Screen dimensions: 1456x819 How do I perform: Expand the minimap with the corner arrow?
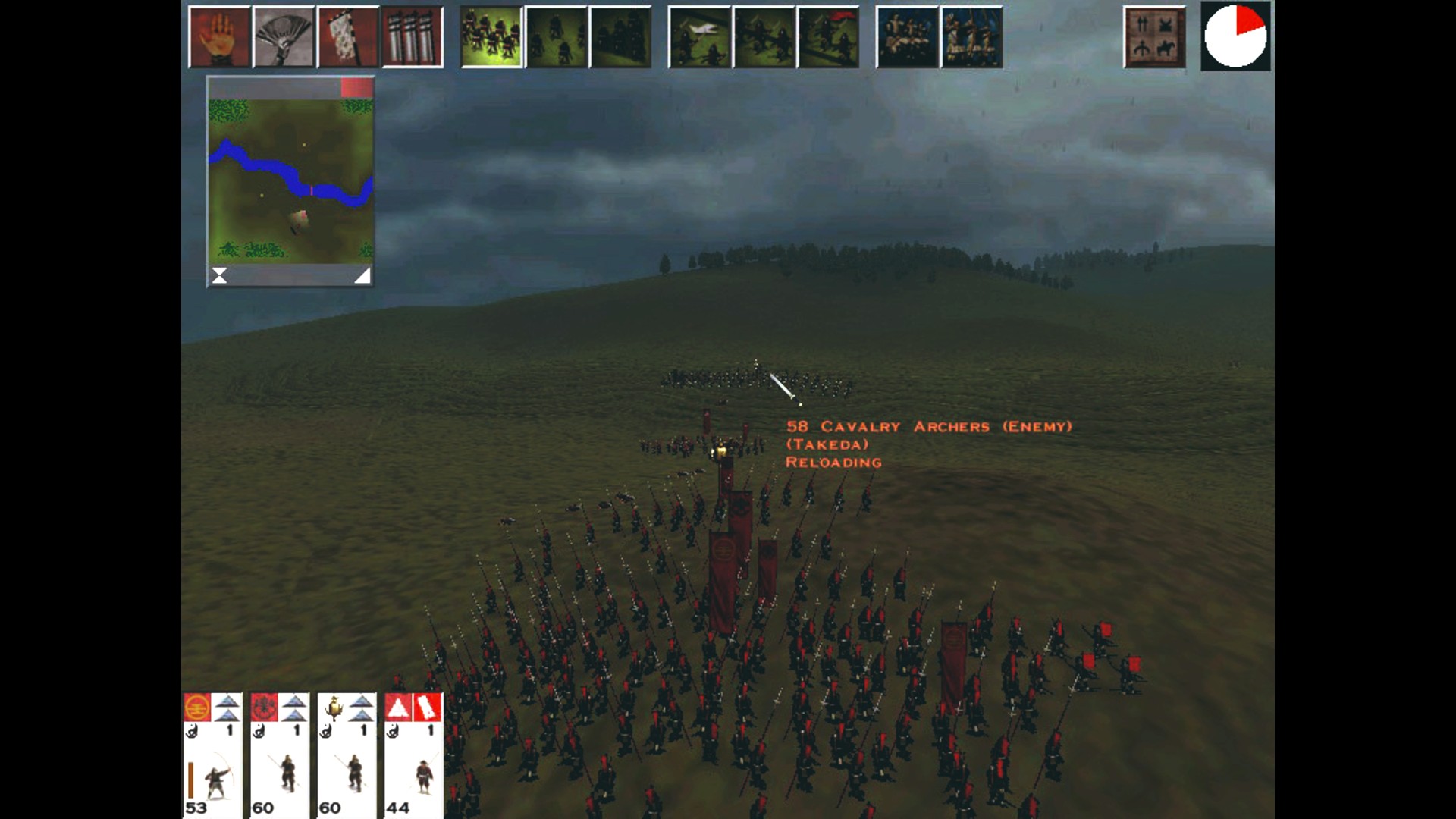coord(362,276)
